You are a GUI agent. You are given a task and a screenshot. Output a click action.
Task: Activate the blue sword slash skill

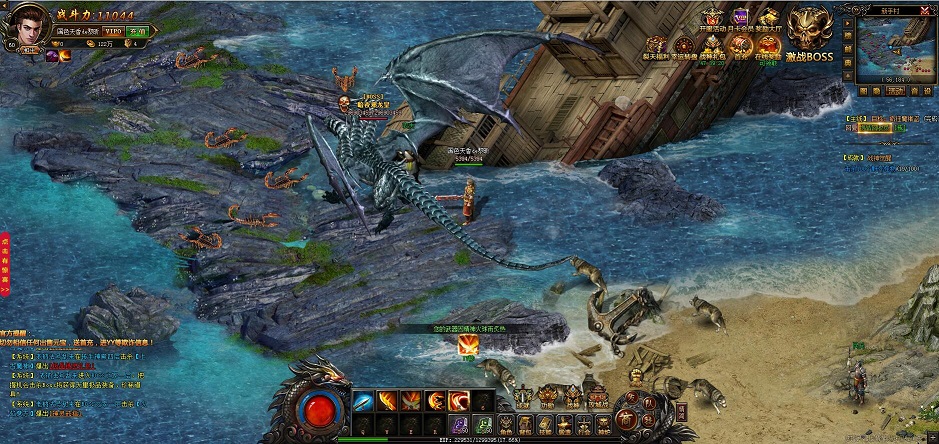(x=362, y=401)
